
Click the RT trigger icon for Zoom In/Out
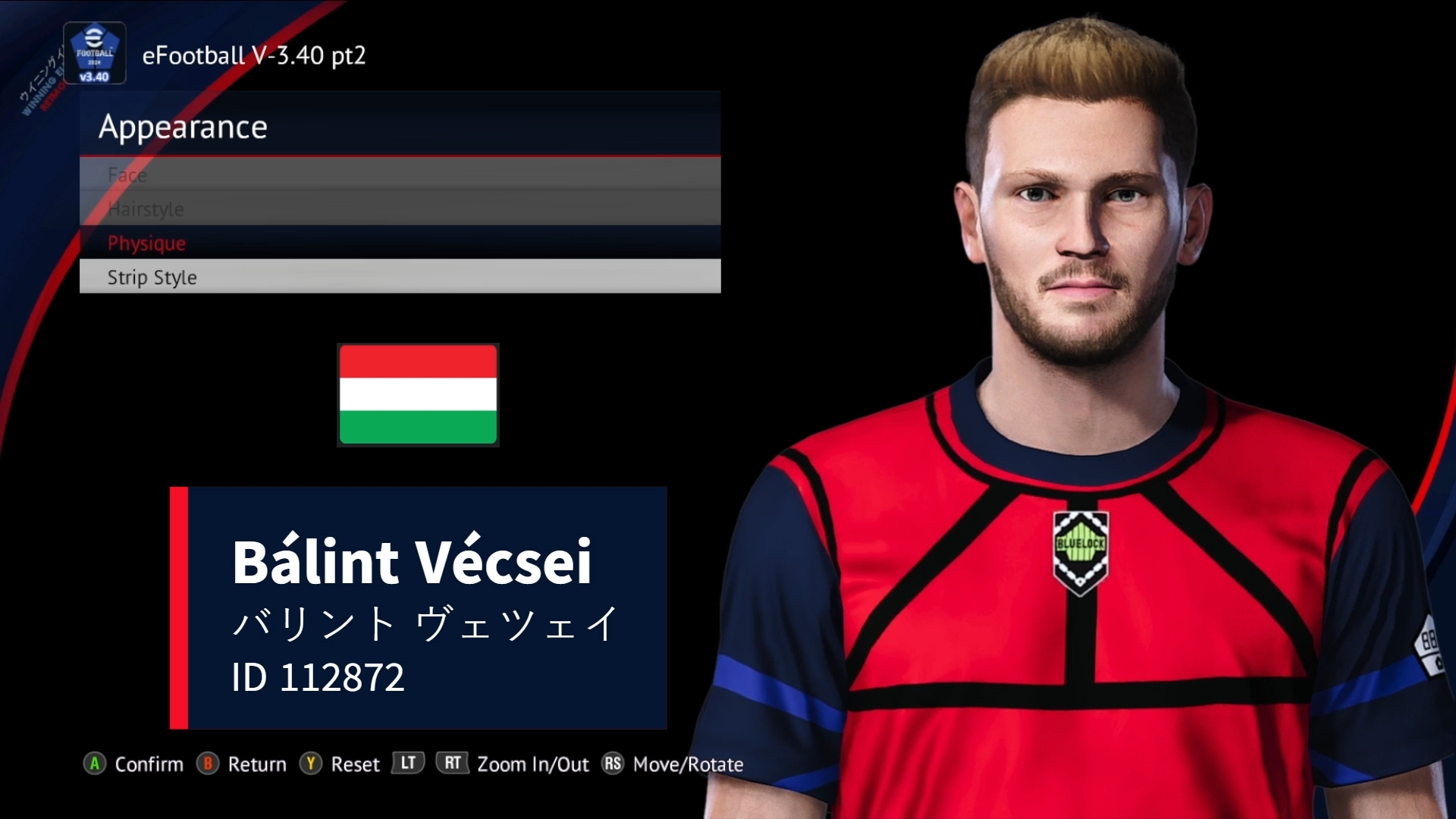pyautogui.click(x=452, y=764)
